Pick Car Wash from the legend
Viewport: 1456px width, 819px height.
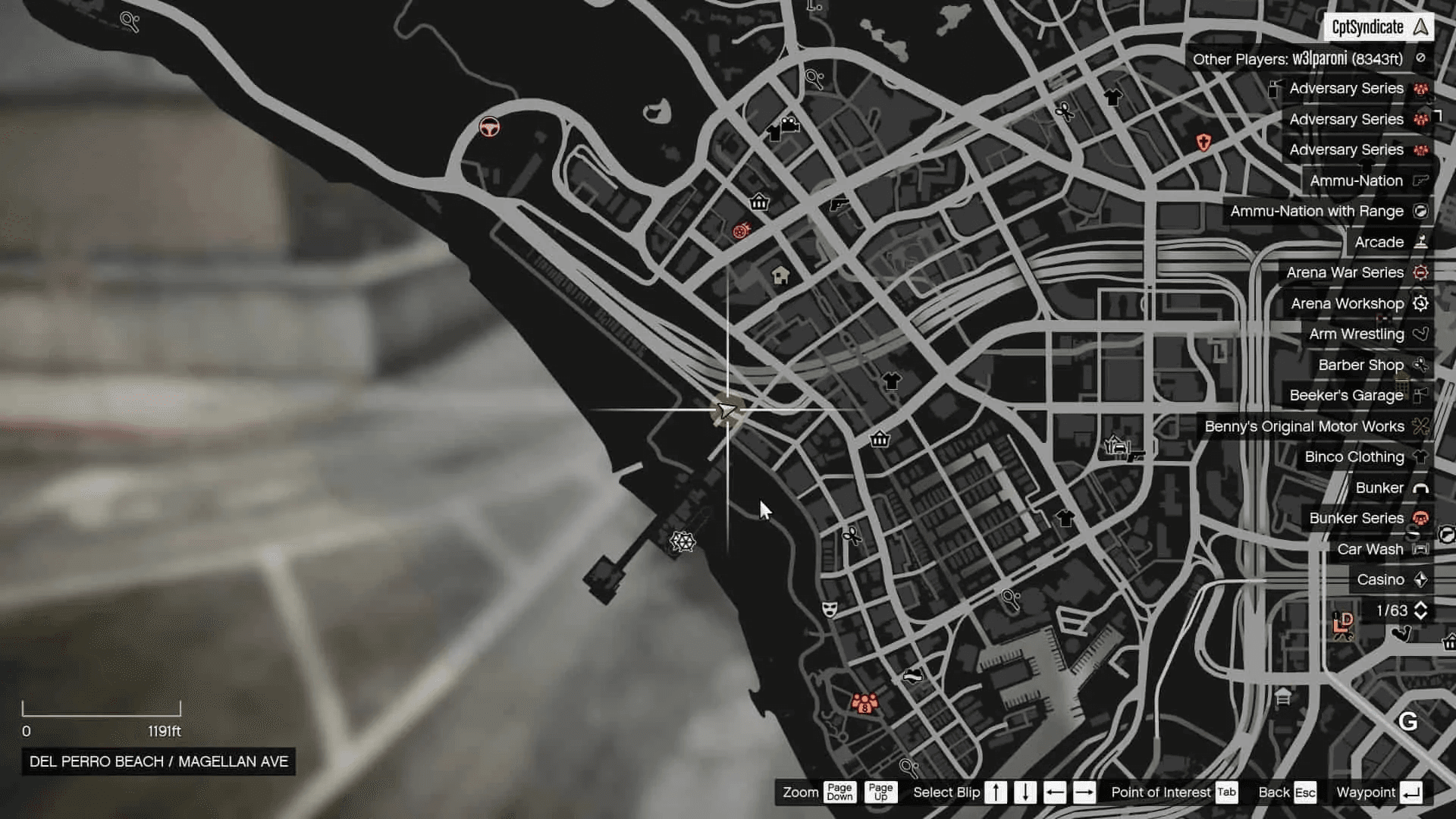point(1370,549)
